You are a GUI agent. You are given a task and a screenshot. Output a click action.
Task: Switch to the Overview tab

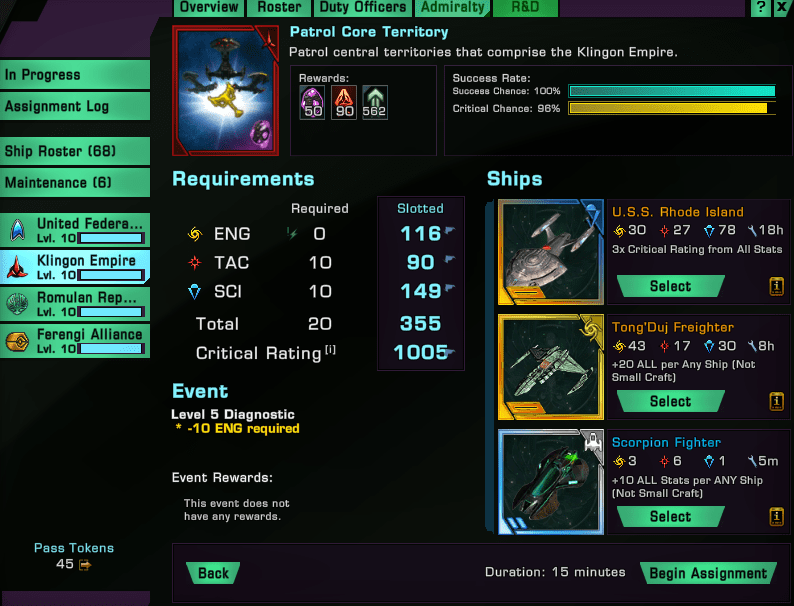pyautogui.click(x=209, y=7)
